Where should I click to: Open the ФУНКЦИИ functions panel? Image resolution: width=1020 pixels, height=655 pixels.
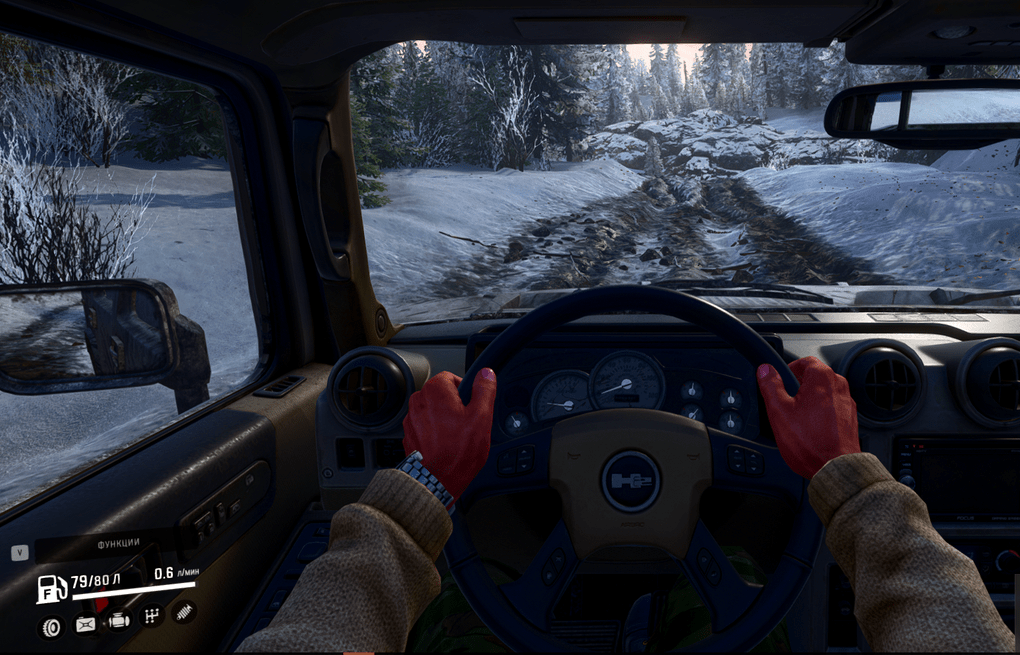[118, 543]
